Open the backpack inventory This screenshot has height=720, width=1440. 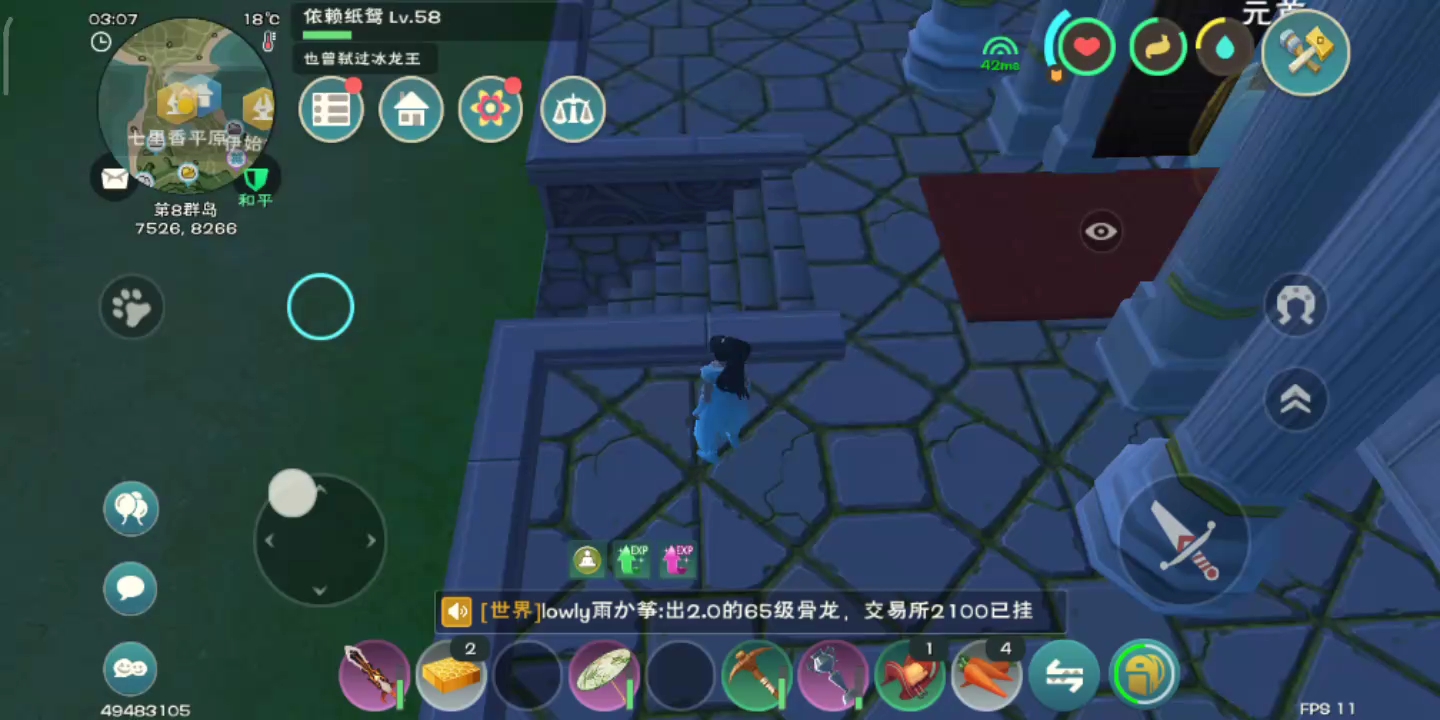[x=1142, y=675]
